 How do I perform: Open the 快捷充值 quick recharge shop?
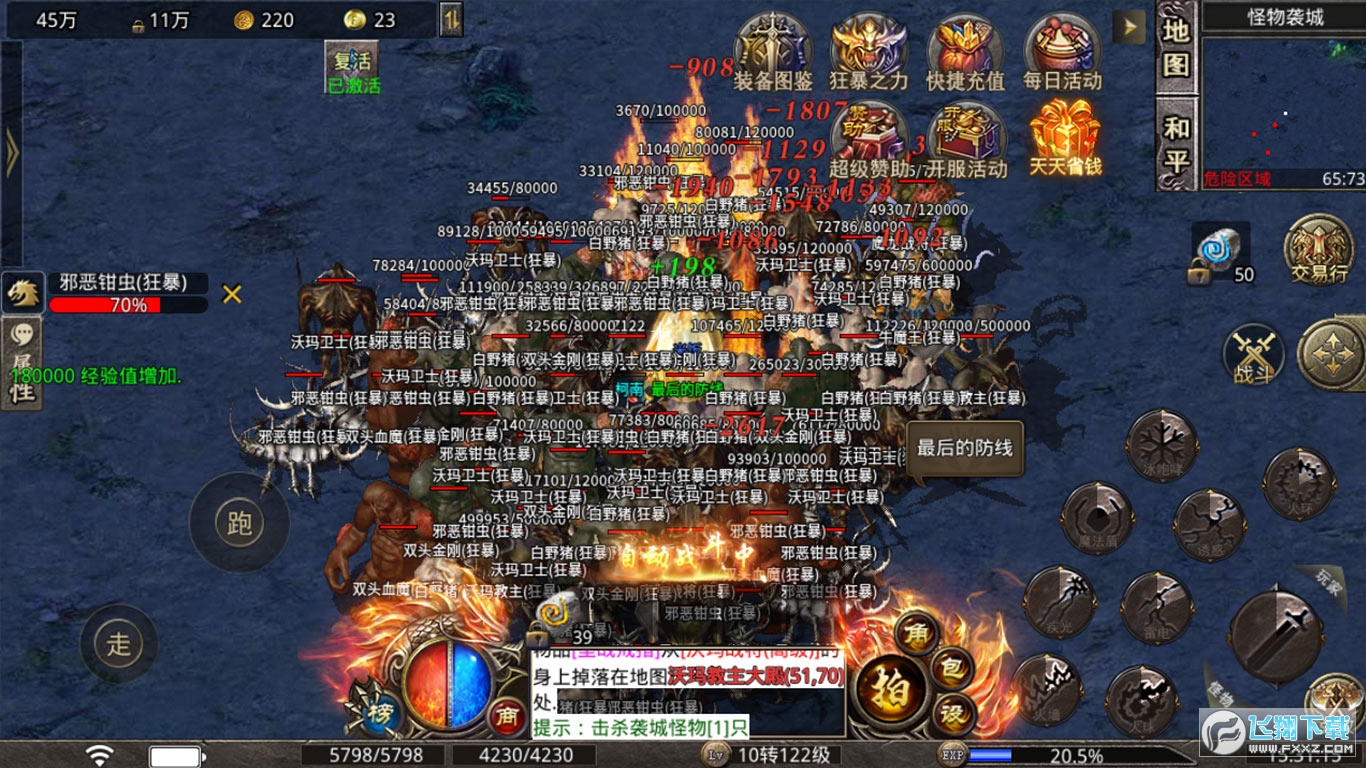click(x=965, y=52)
